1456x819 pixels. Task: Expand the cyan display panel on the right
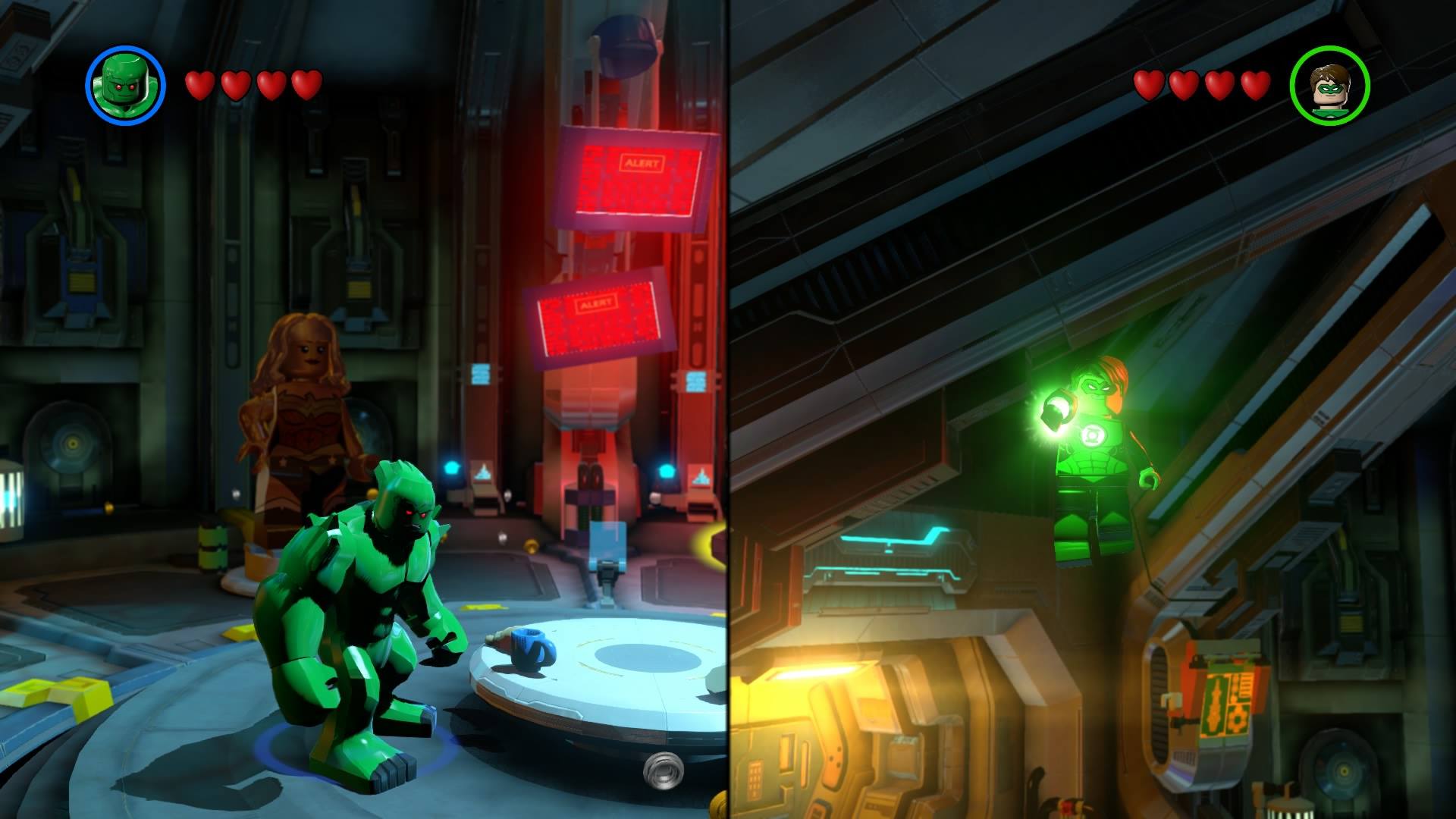point(902,546)
